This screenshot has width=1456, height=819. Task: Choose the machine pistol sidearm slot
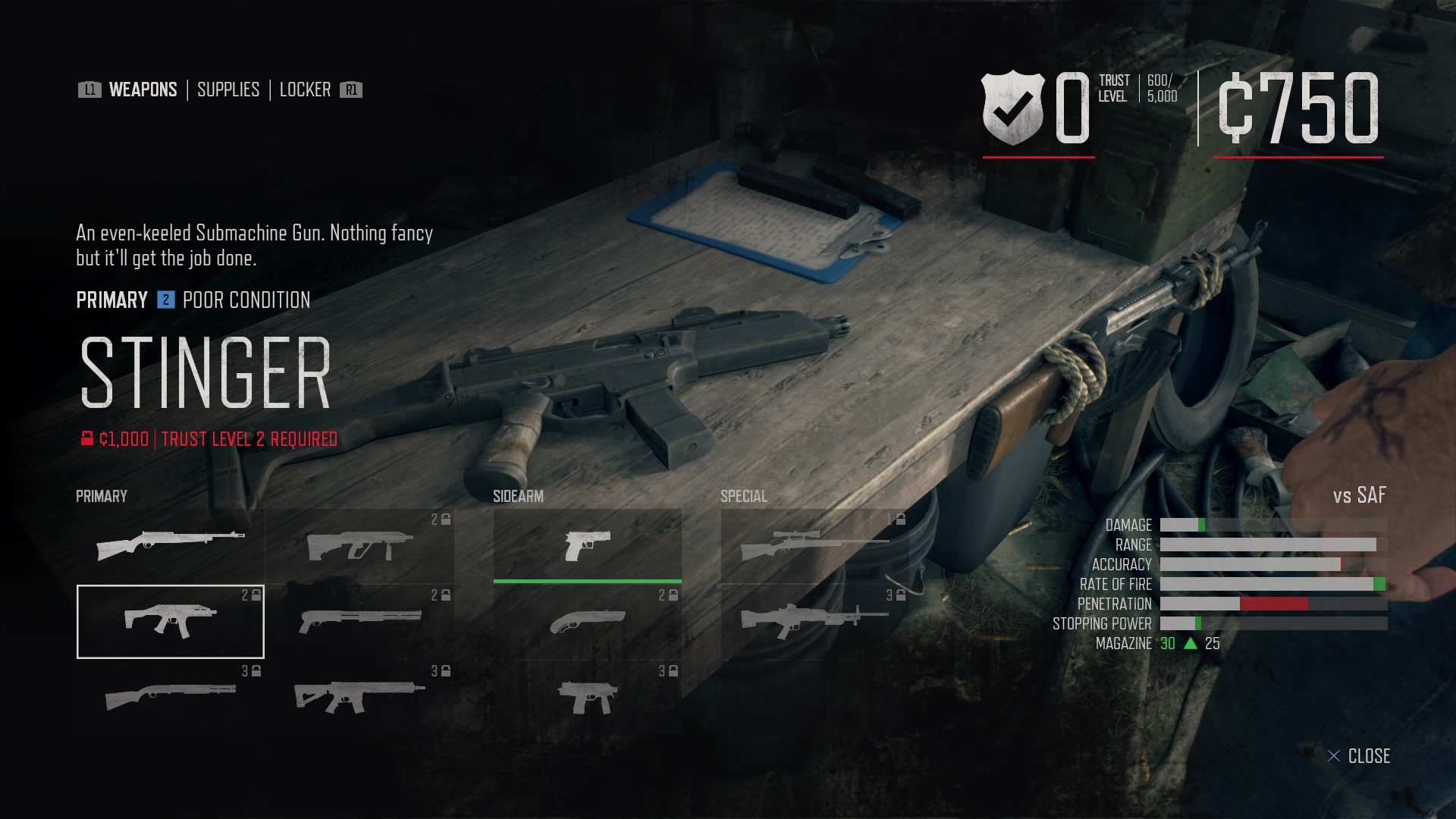[588, 696]
